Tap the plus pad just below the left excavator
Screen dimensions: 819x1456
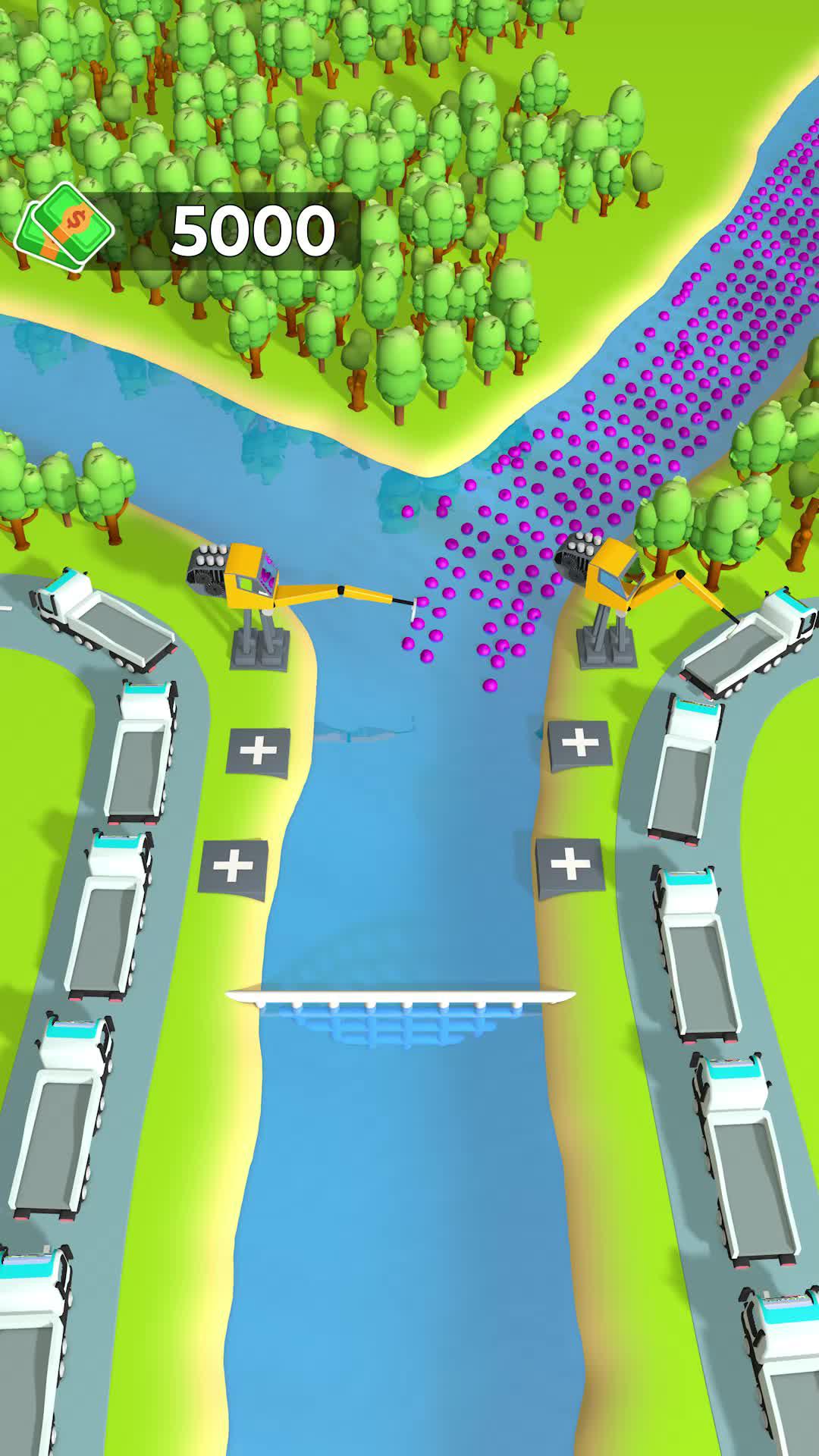[259, 751]
